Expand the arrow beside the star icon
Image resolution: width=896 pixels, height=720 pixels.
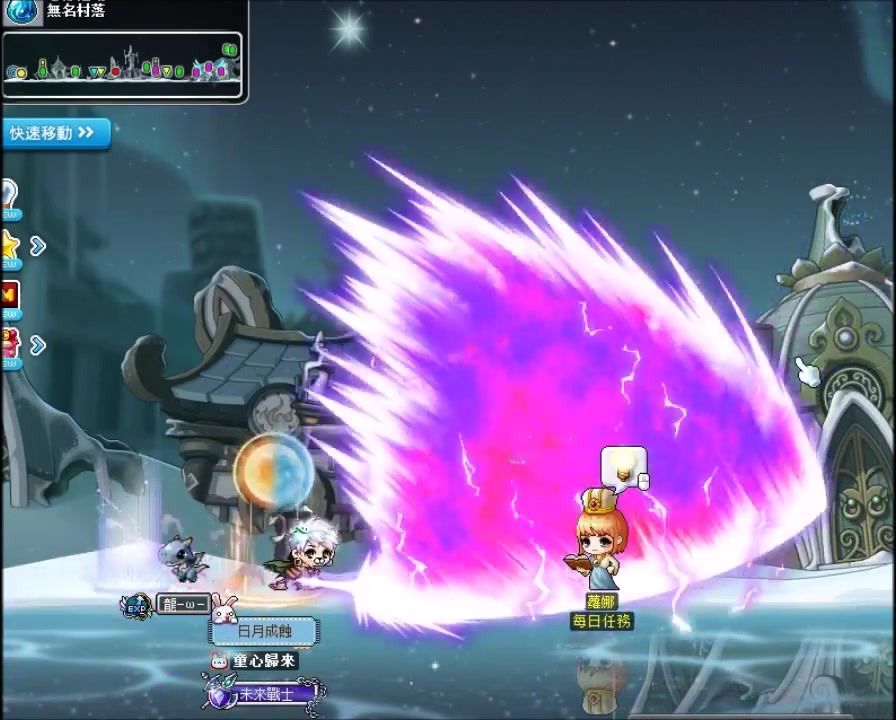38,246
